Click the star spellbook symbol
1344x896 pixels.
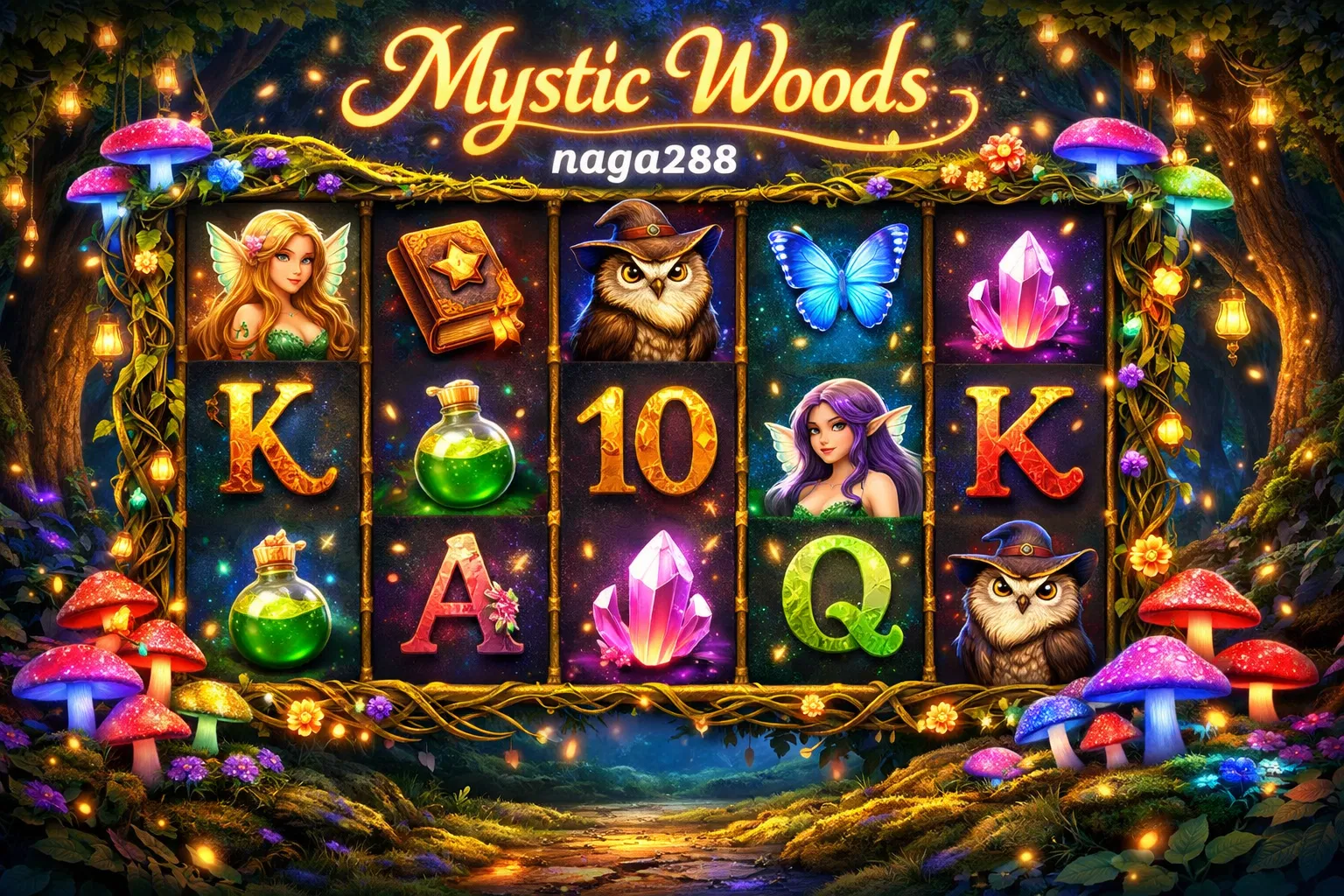point(457,283)
